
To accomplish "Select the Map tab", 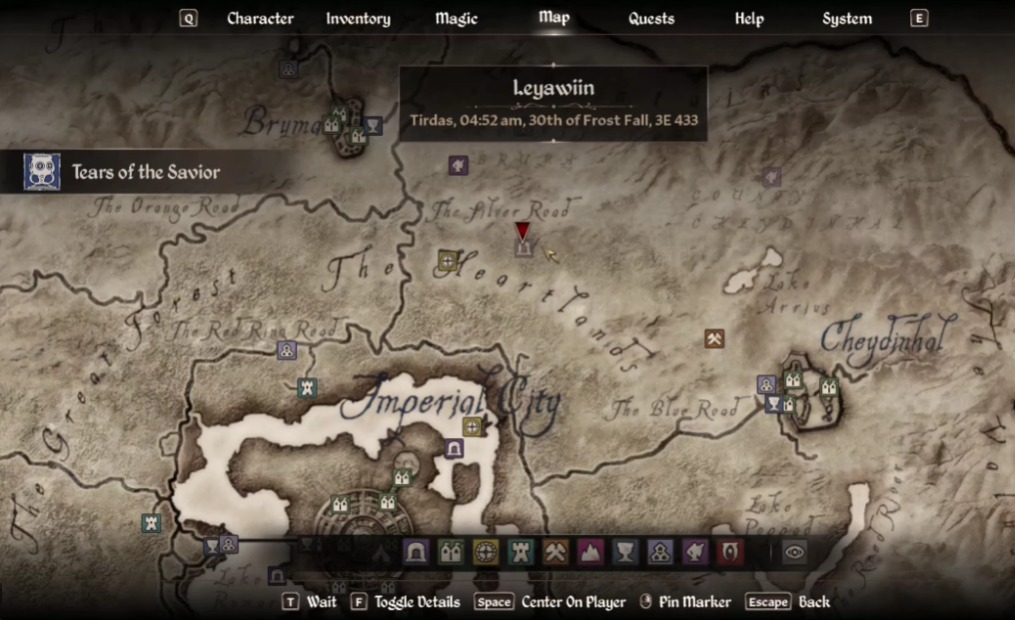I will [553, 18].
